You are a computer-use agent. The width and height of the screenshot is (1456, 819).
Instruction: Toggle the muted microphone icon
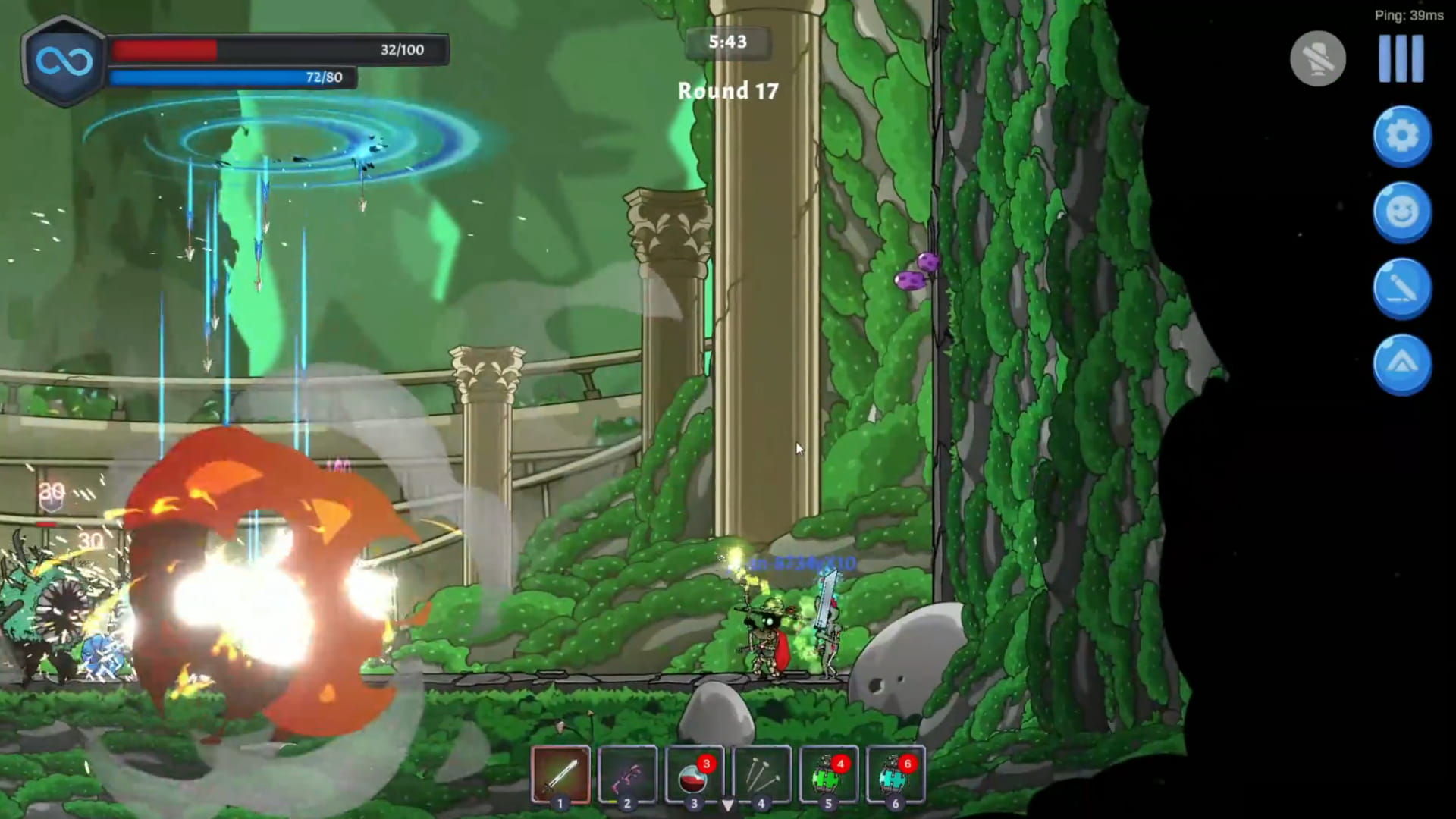pos(1317,58)
